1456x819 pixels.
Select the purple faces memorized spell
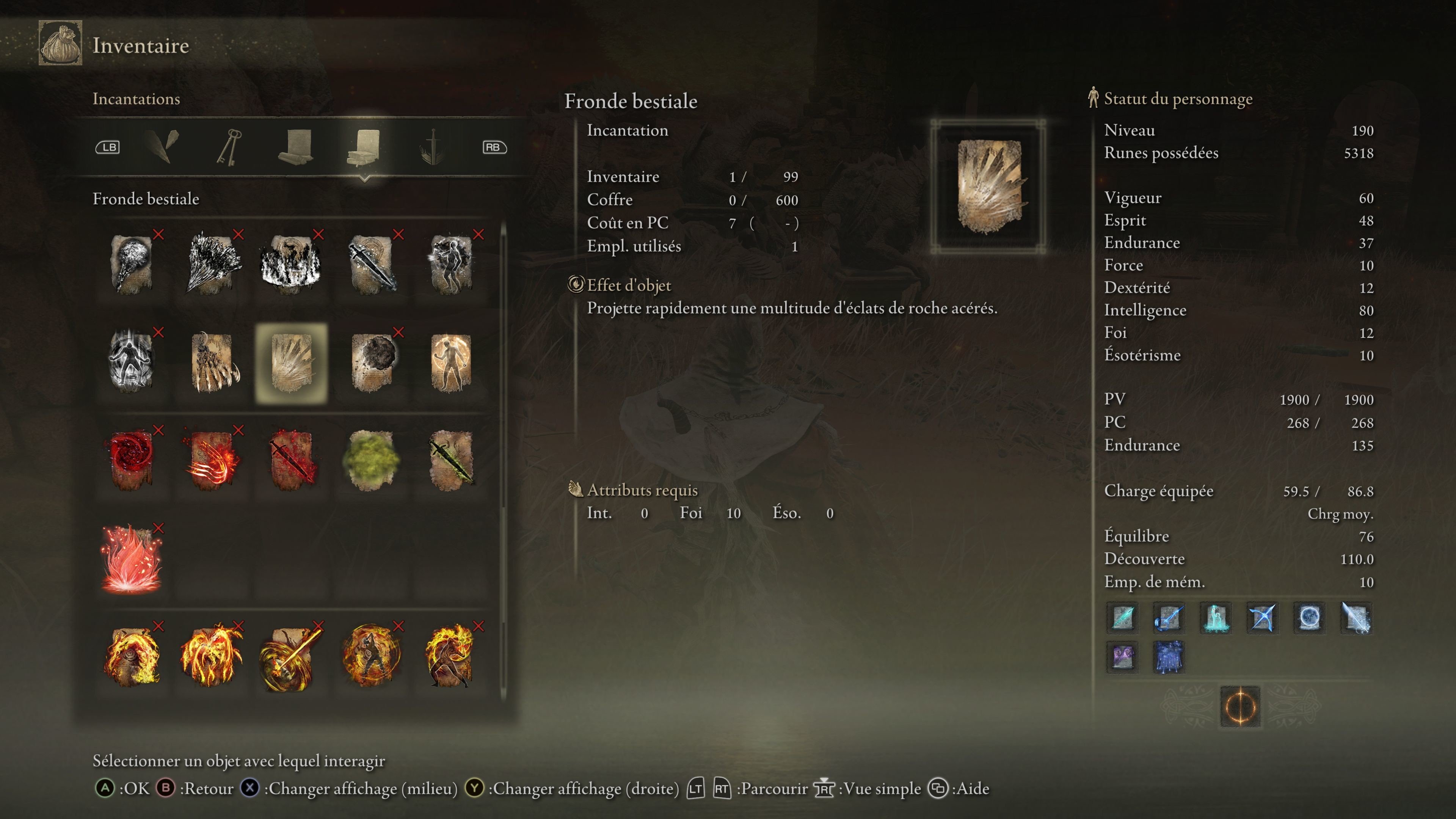pyautogui.click(x=1122, y=657)
